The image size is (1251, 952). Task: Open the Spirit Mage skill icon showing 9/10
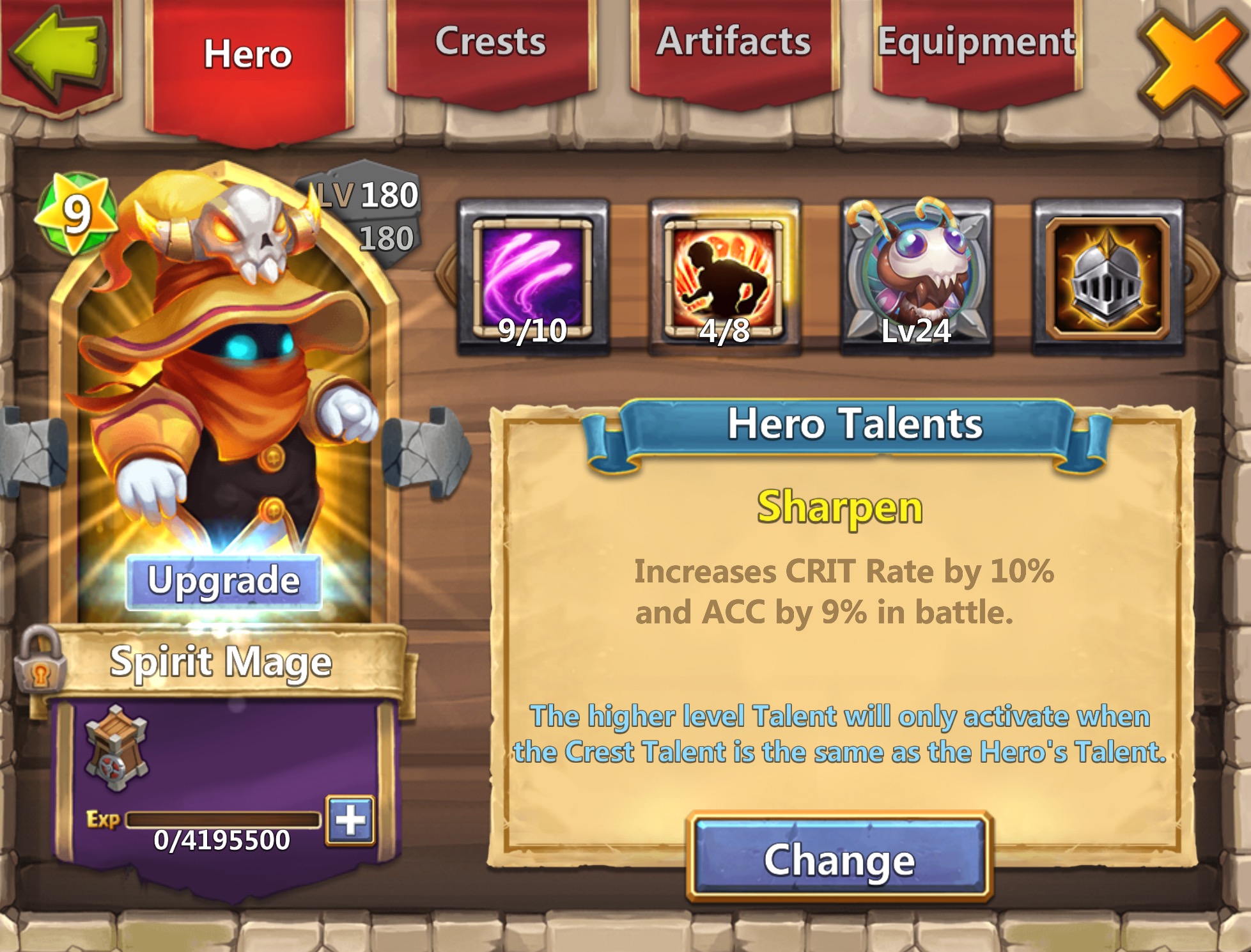pos(529,275)
